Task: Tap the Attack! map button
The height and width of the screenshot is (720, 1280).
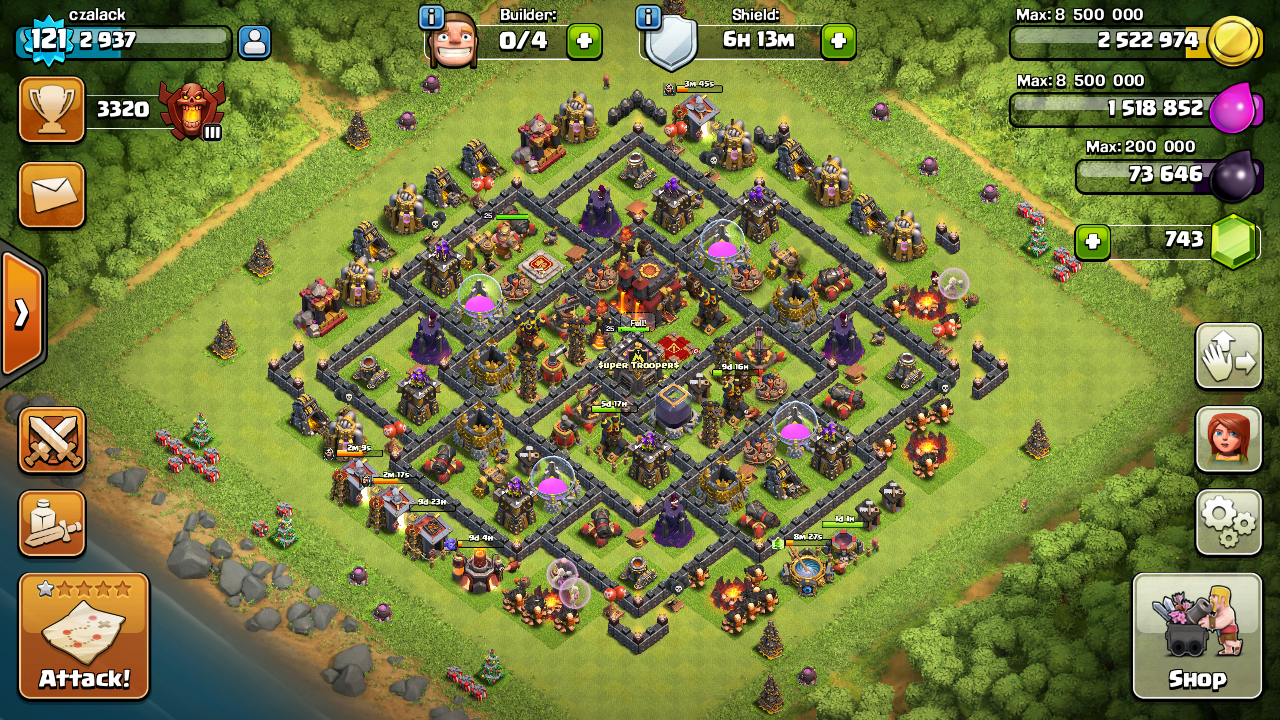Action: (x=84, y=636)
